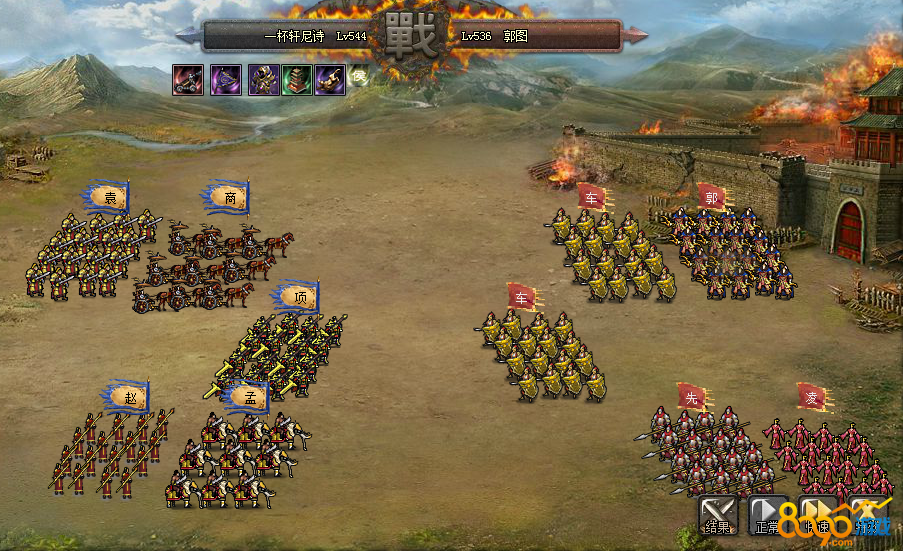
Task: Select the purple armored warrior skill icon
Action: click(263, 80)
